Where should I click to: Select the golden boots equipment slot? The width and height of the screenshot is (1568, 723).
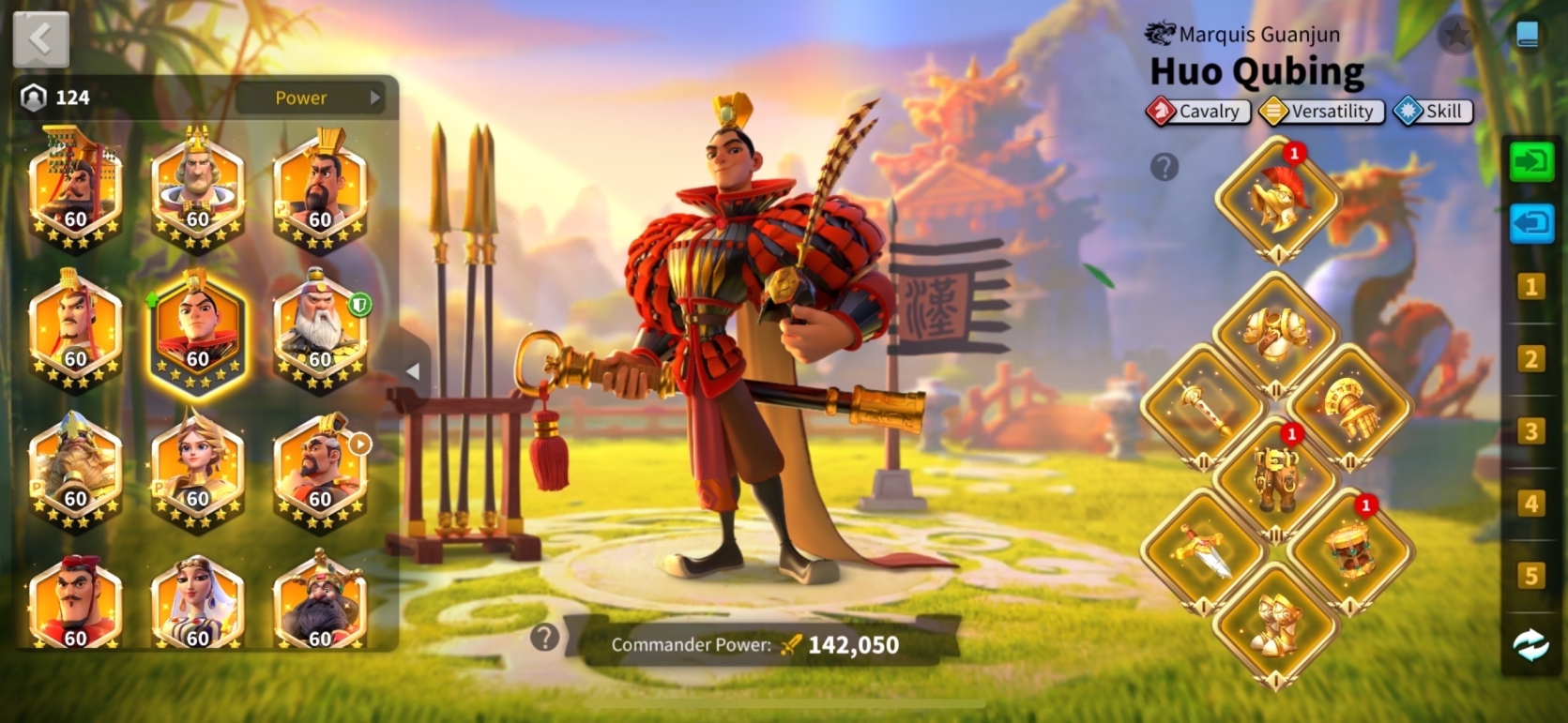click(x=1274, y=623)
